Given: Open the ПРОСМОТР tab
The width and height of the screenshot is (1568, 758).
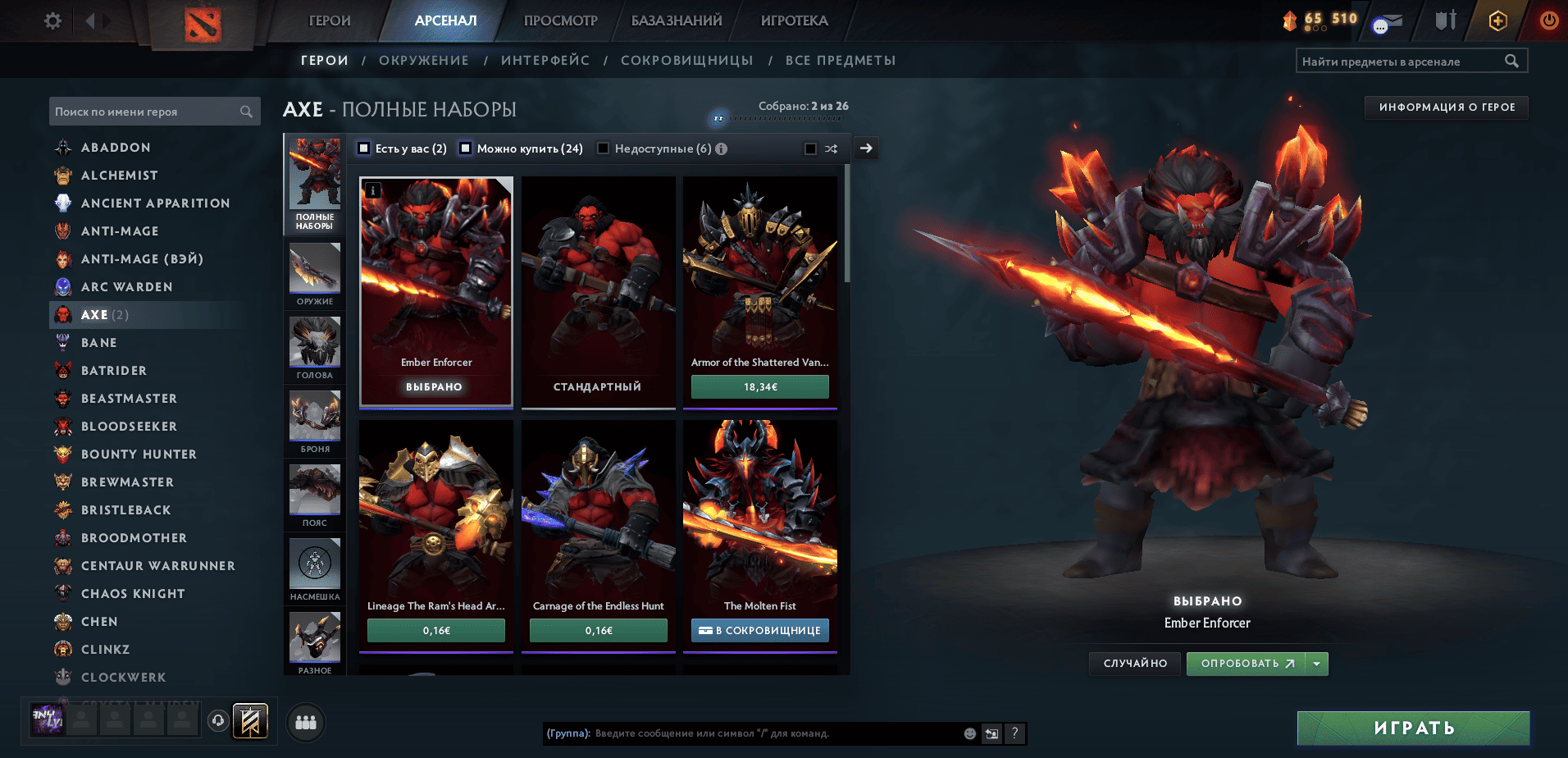Looking at the screenshot, I should coord(561,21).
